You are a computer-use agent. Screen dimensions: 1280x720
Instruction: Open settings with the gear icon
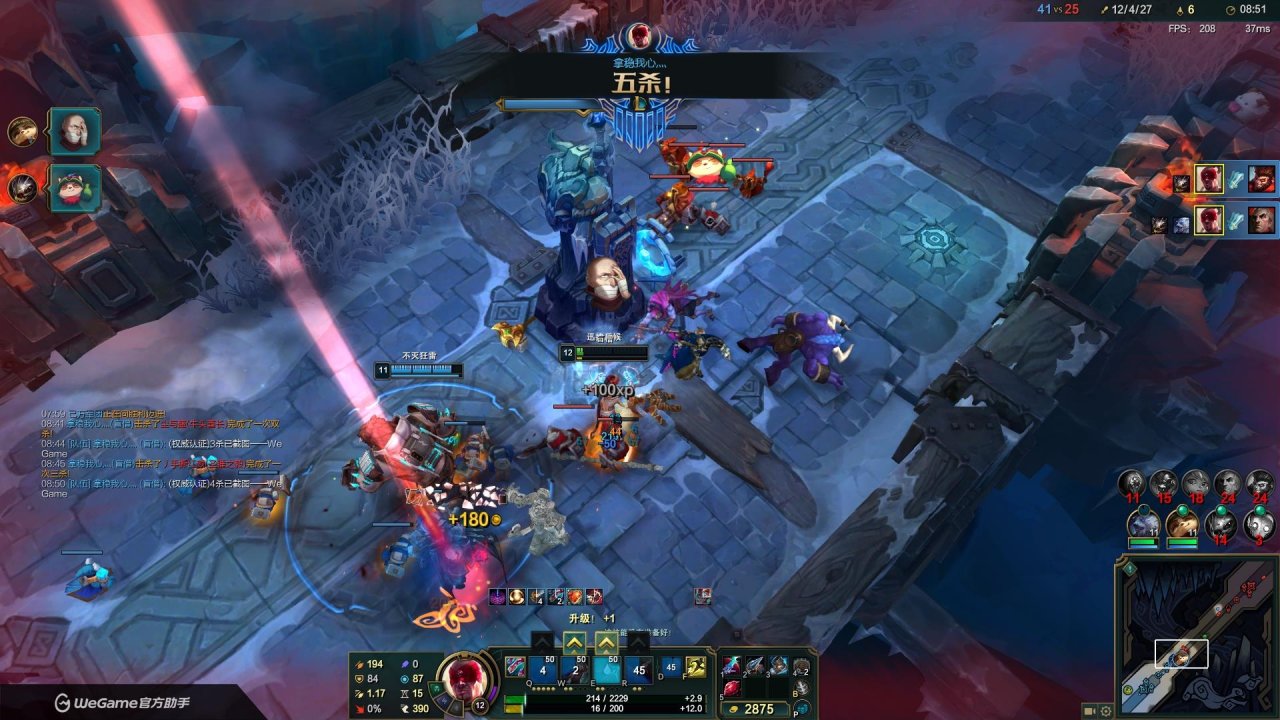pos(1106,711)
